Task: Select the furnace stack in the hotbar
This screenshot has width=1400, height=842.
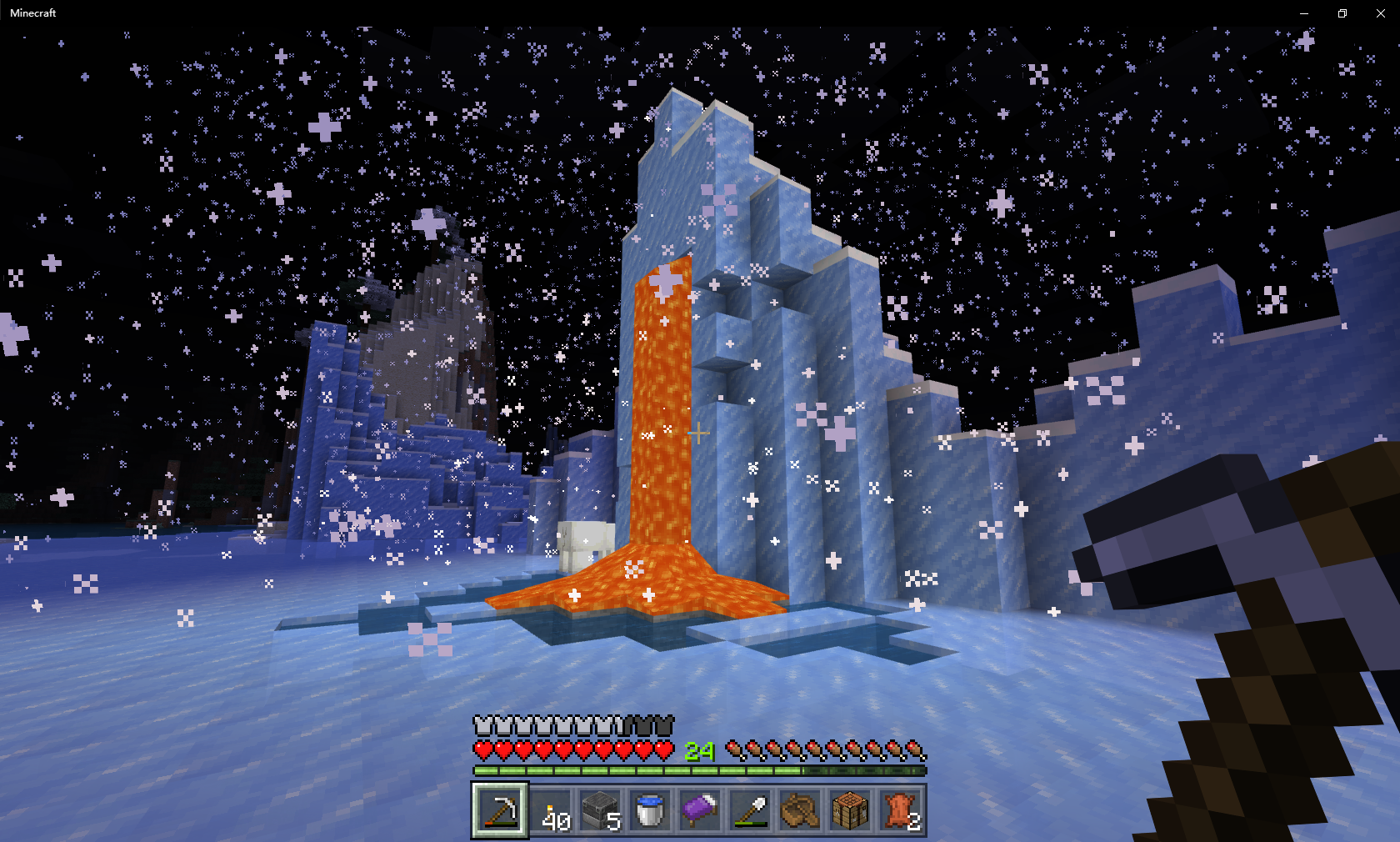Action: click(600, 810)
